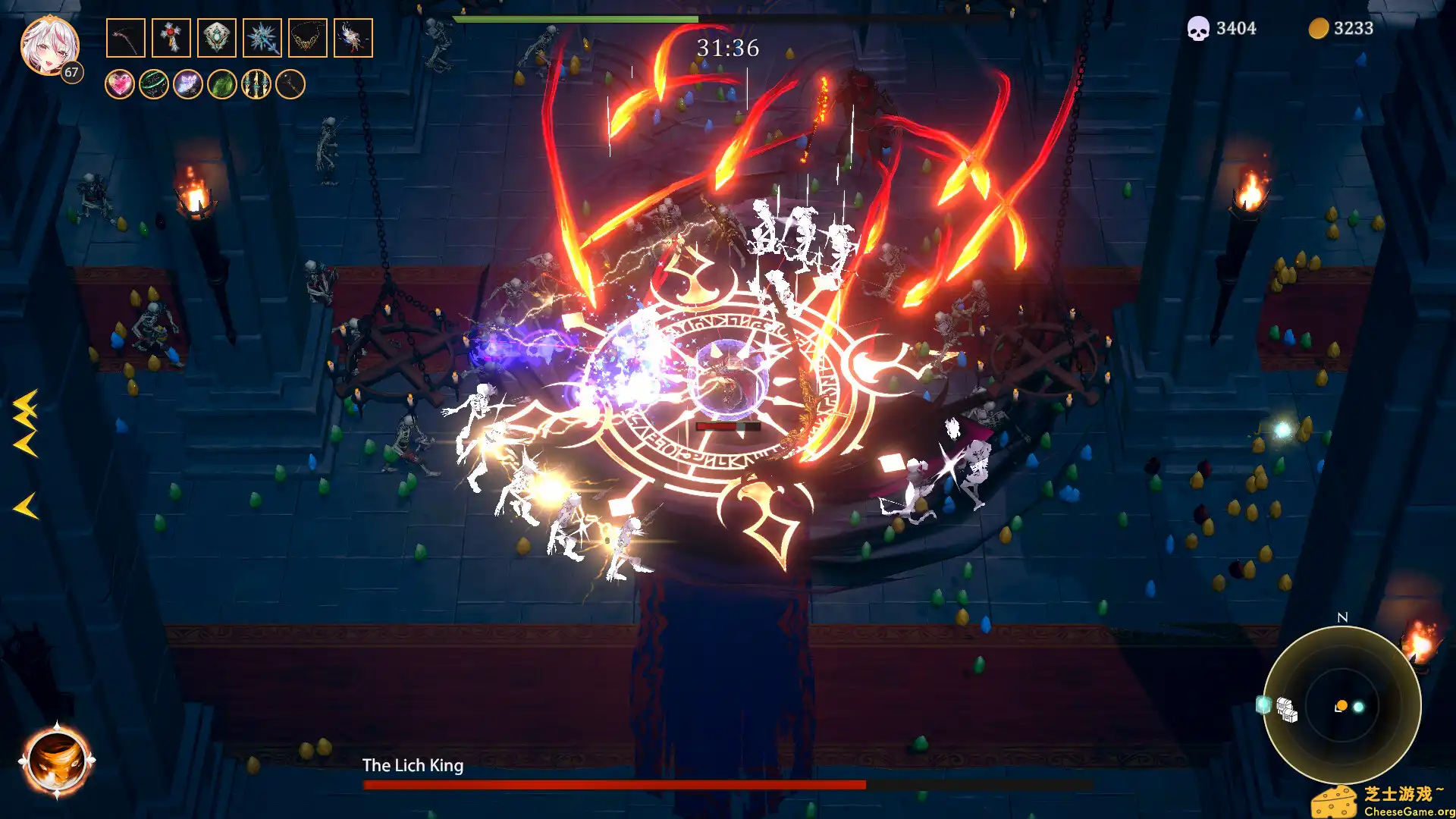
Task: Click the pink heart skill icon
Action: (120, 85)
